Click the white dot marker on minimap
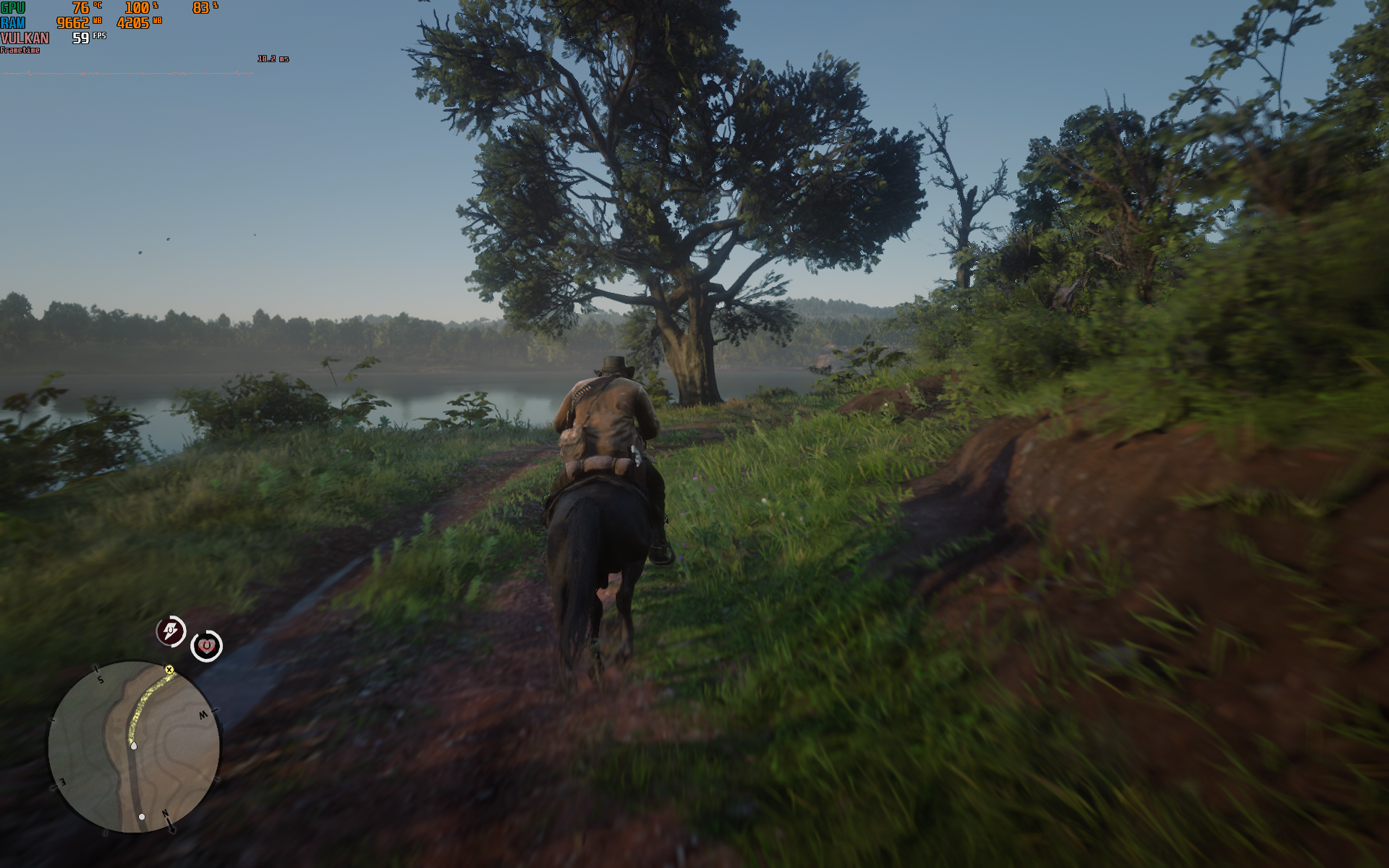The image size is (1389, 868). [142, 817]
